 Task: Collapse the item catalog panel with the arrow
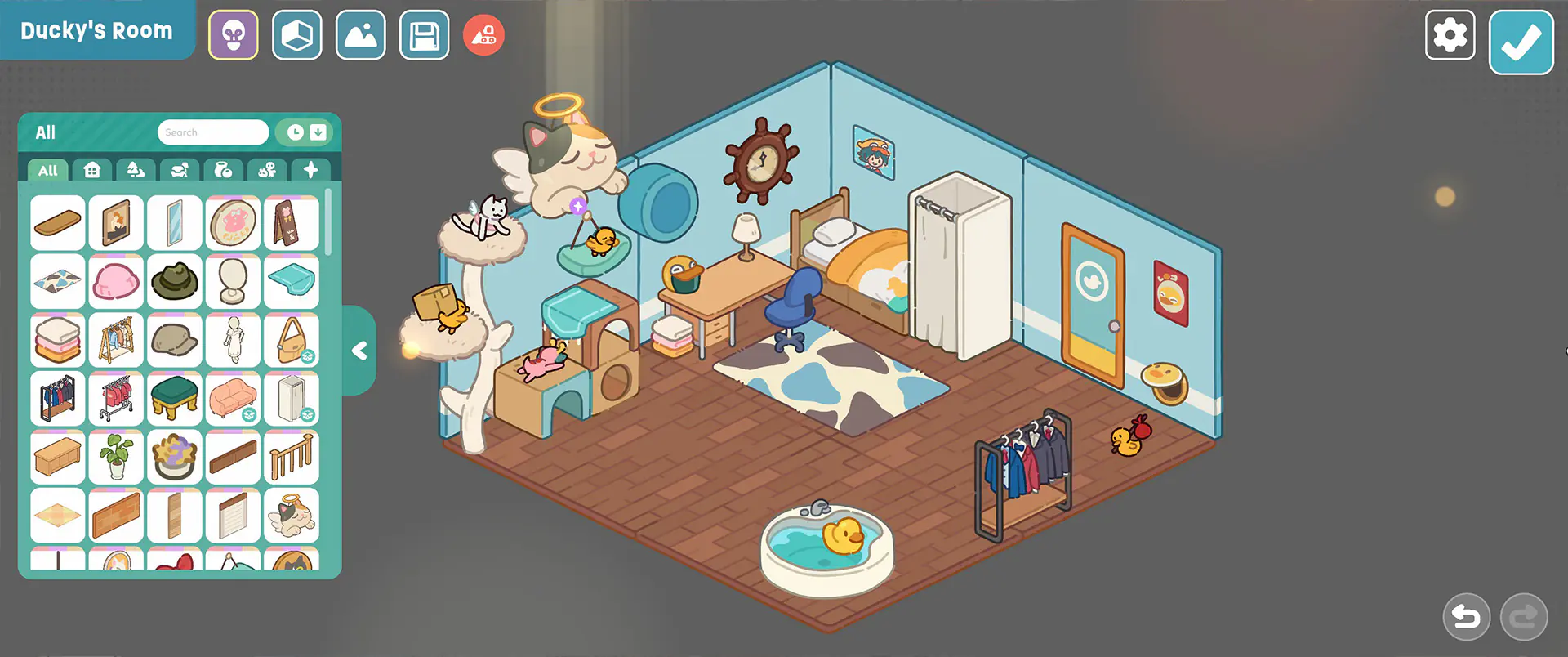tap(359, 351)
